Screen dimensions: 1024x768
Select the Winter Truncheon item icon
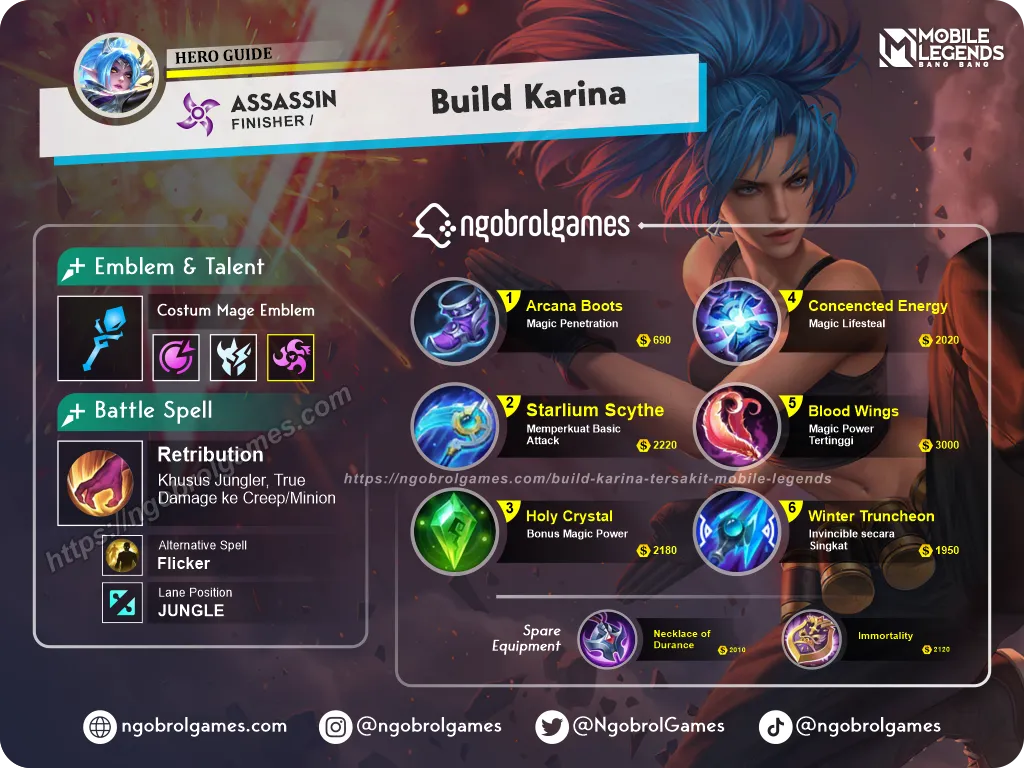tap(737, 532)
